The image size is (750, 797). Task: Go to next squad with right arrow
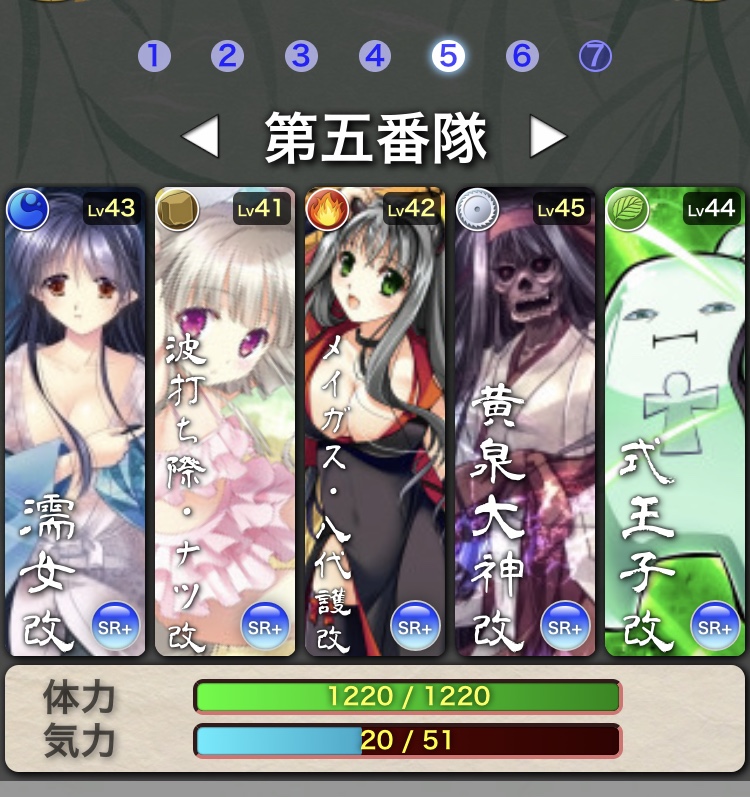547,137
